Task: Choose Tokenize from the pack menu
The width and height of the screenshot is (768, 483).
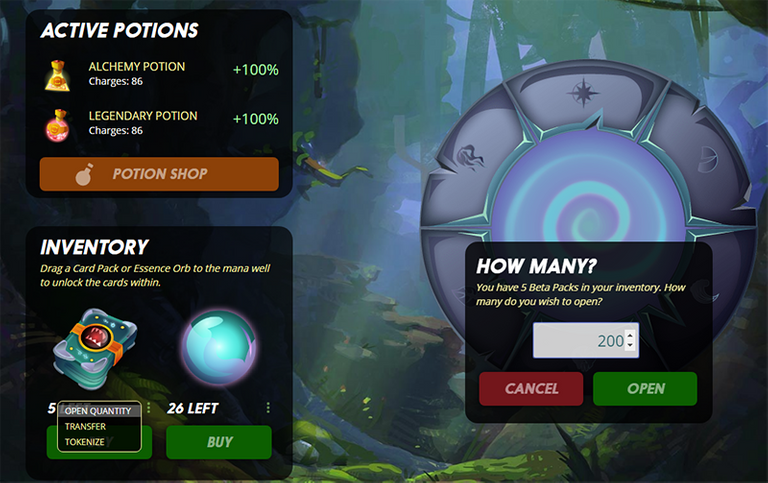Action: 85,441
